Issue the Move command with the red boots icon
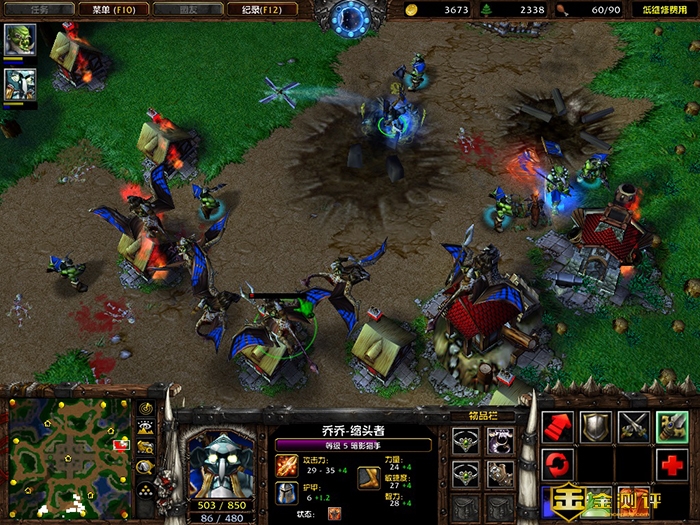700x525 pixels. [557, 427]
